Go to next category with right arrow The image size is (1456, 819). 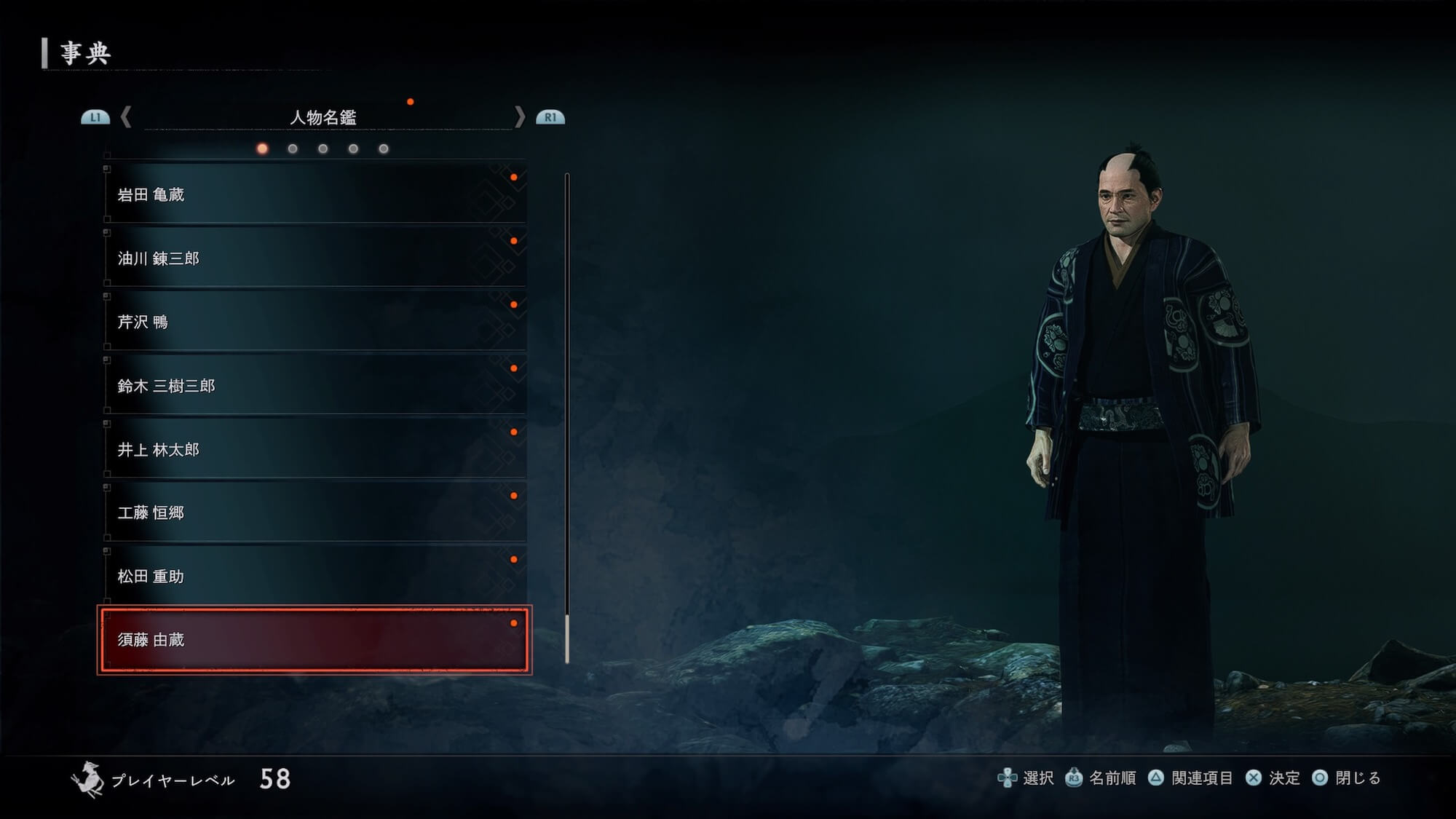tap(519, 117)
